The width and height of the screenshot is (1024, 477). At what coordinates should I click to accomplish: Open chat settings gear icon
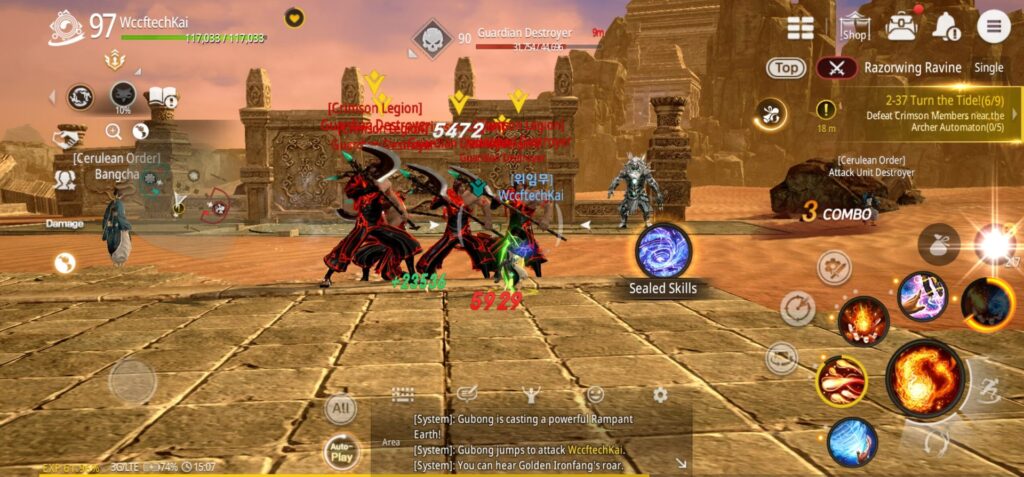[x=660, y=395]
